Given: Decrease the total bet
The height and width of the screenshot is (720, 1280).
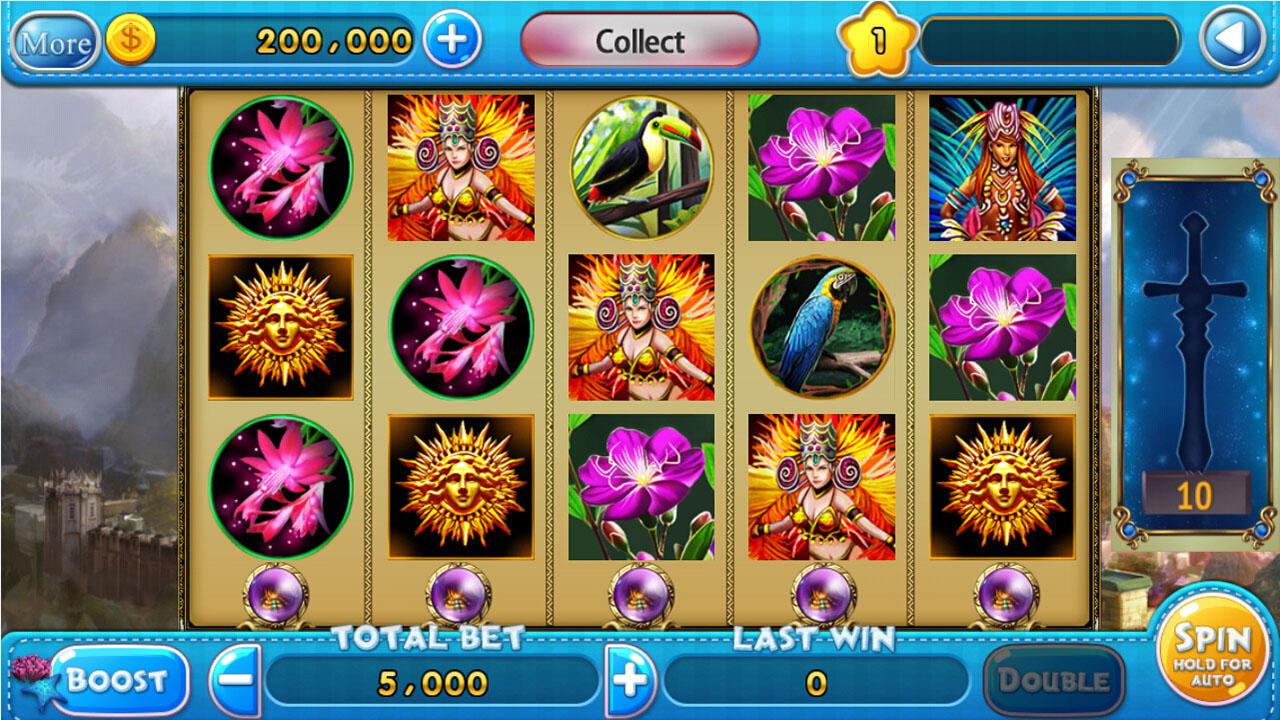Looking at the screenshot, I should point(235,681).
